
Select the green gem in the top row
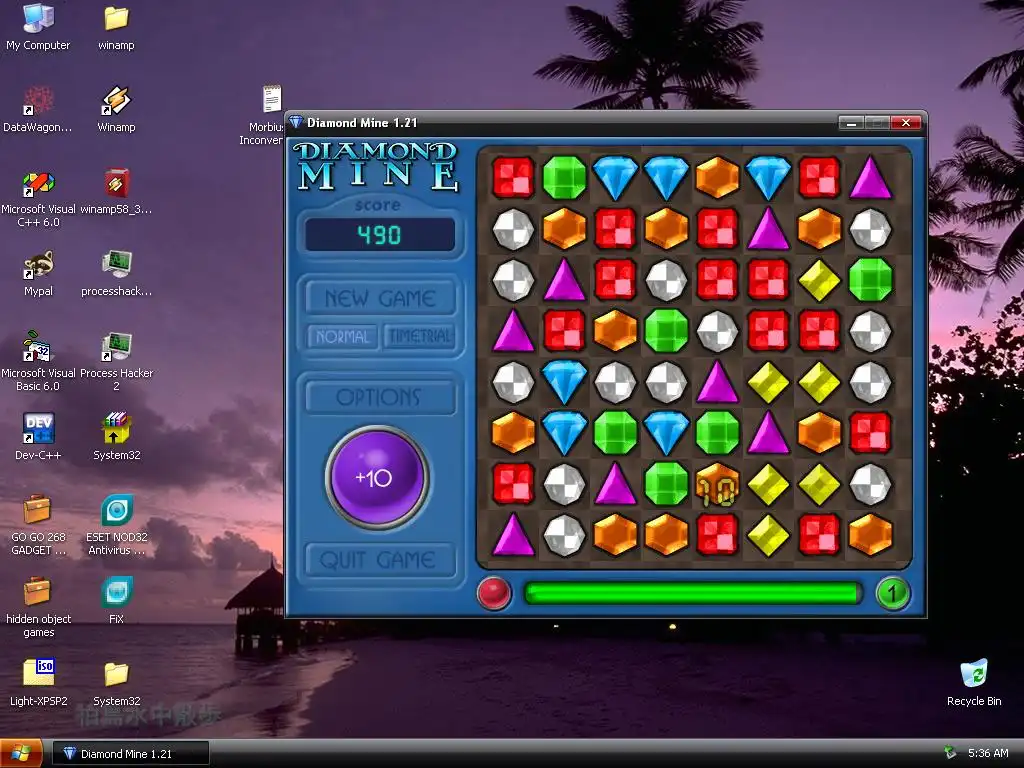pyautogui.click(x=564, y=177)
